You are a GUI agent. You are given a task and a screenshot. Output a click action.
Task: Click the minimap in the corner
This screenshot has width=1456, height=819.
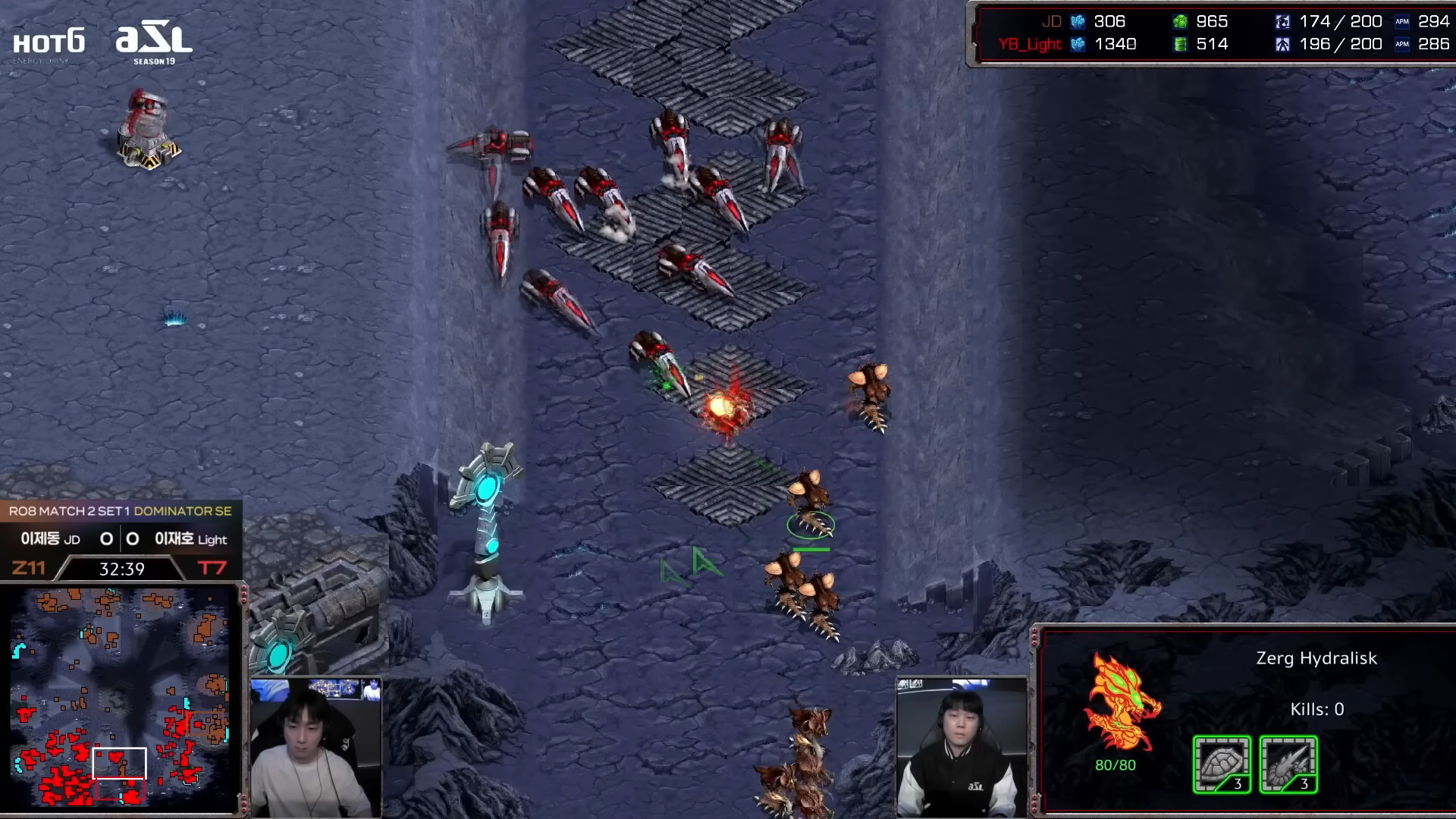[x=121, y=698]
